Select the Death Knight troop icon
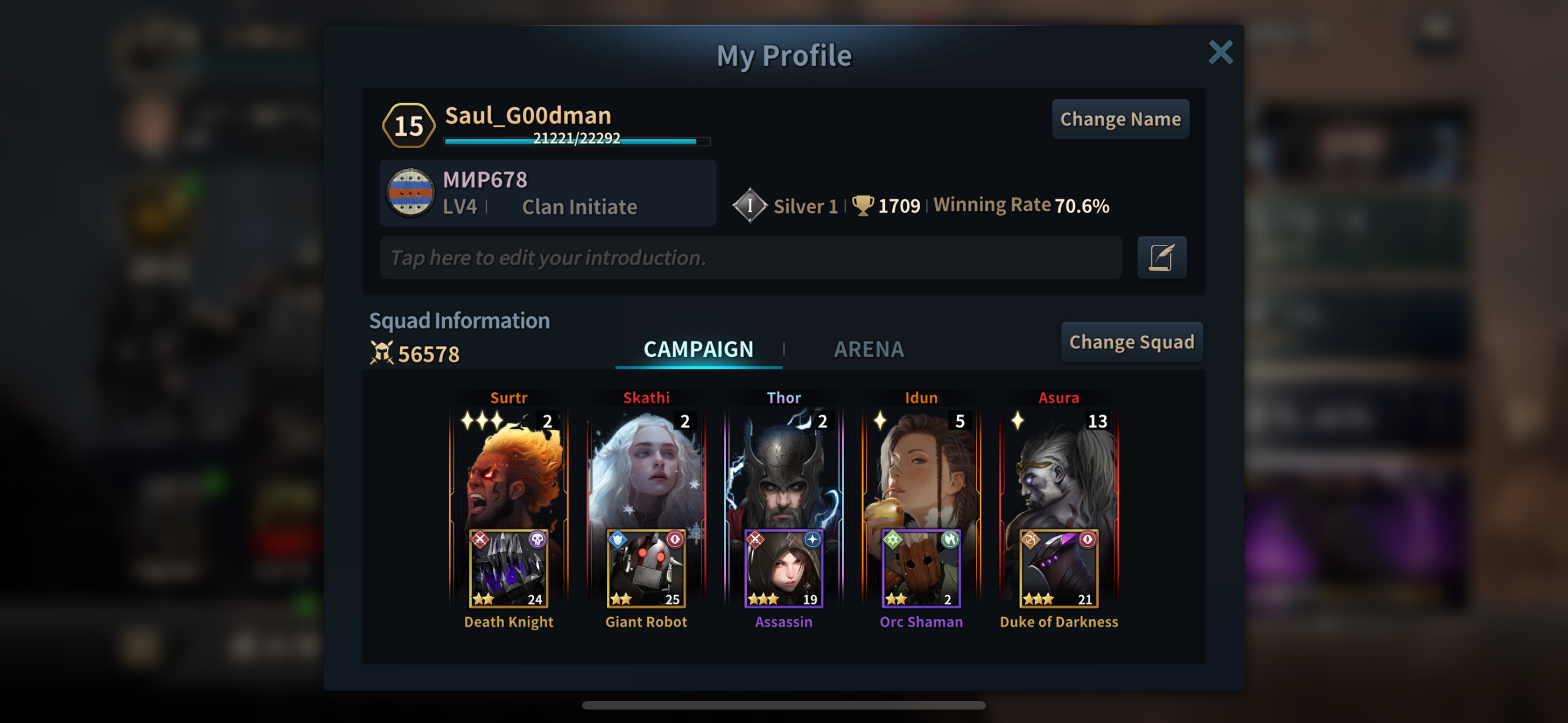1568x723 pixels. click(x=509, y=568)
